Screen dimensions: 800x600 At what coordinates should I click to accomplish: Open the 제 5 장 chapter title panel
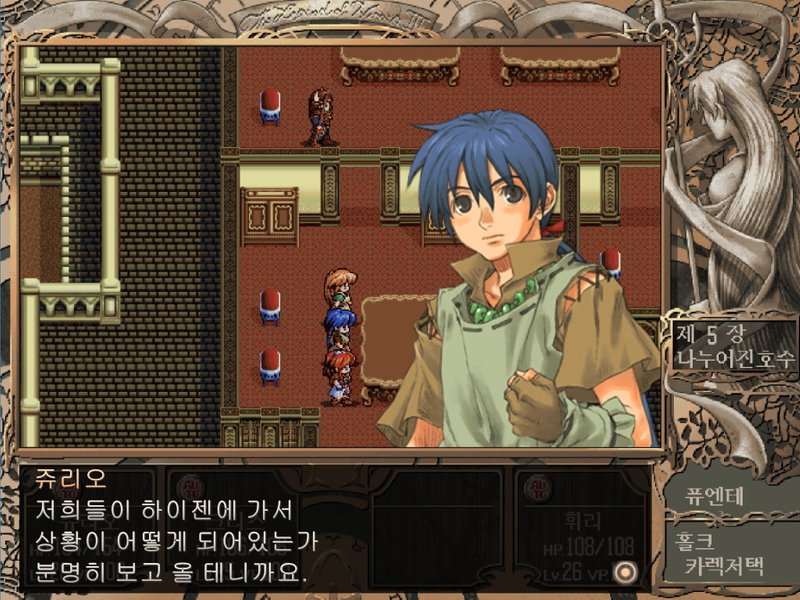[x=731, y=345]
